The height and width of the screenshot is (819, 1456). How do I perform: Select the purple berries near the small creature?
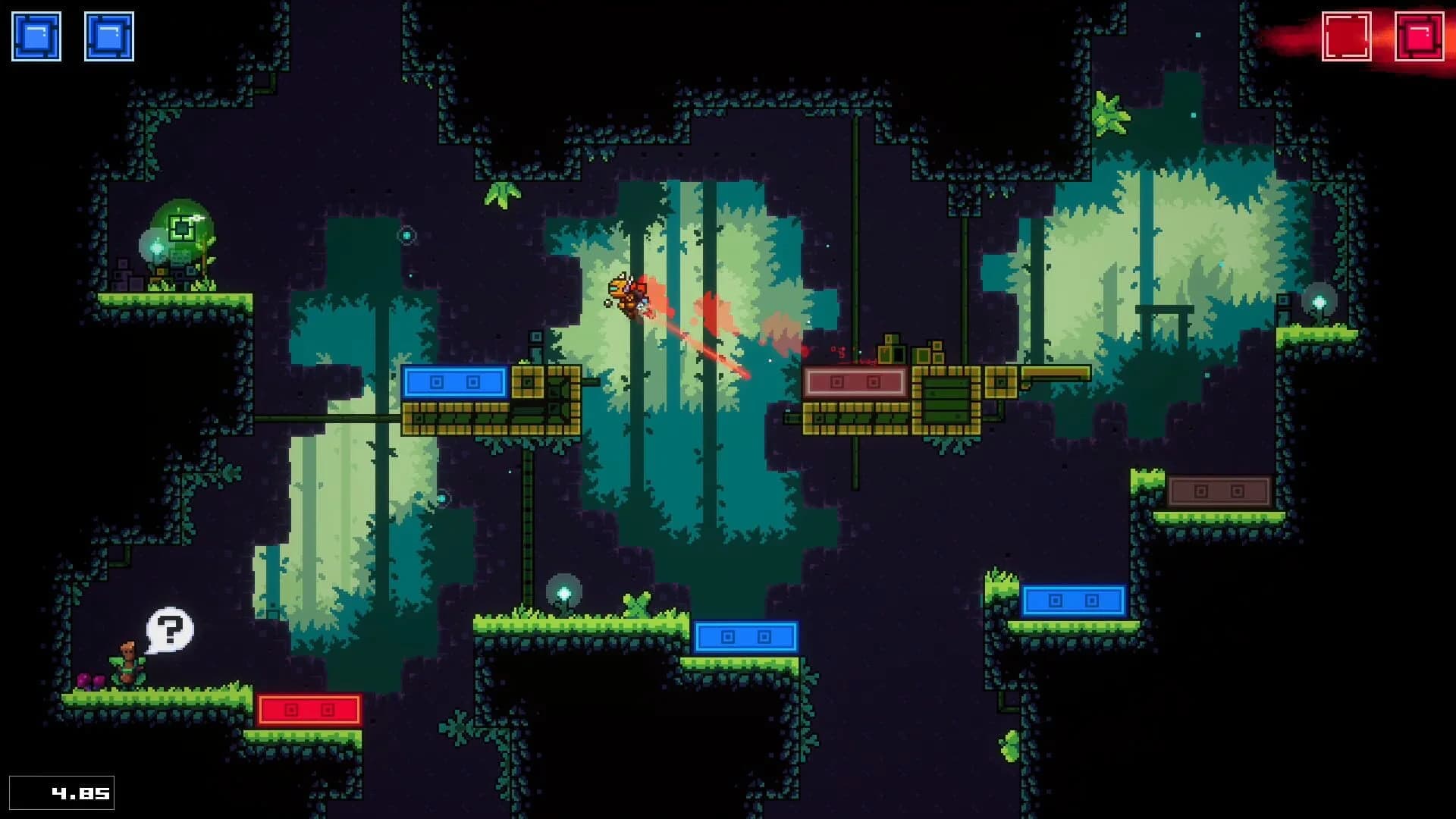(89, 680)
